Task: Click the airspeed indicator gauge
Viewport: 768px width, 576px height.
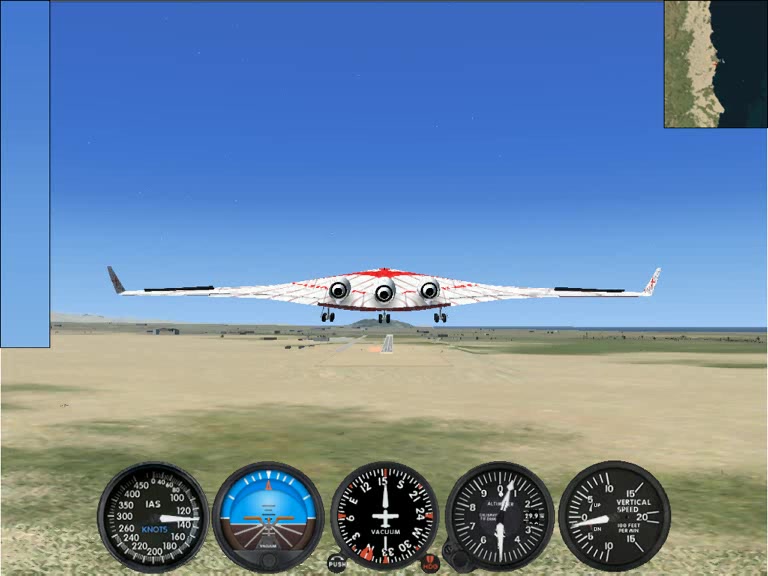Action: (x=153, y=516)
